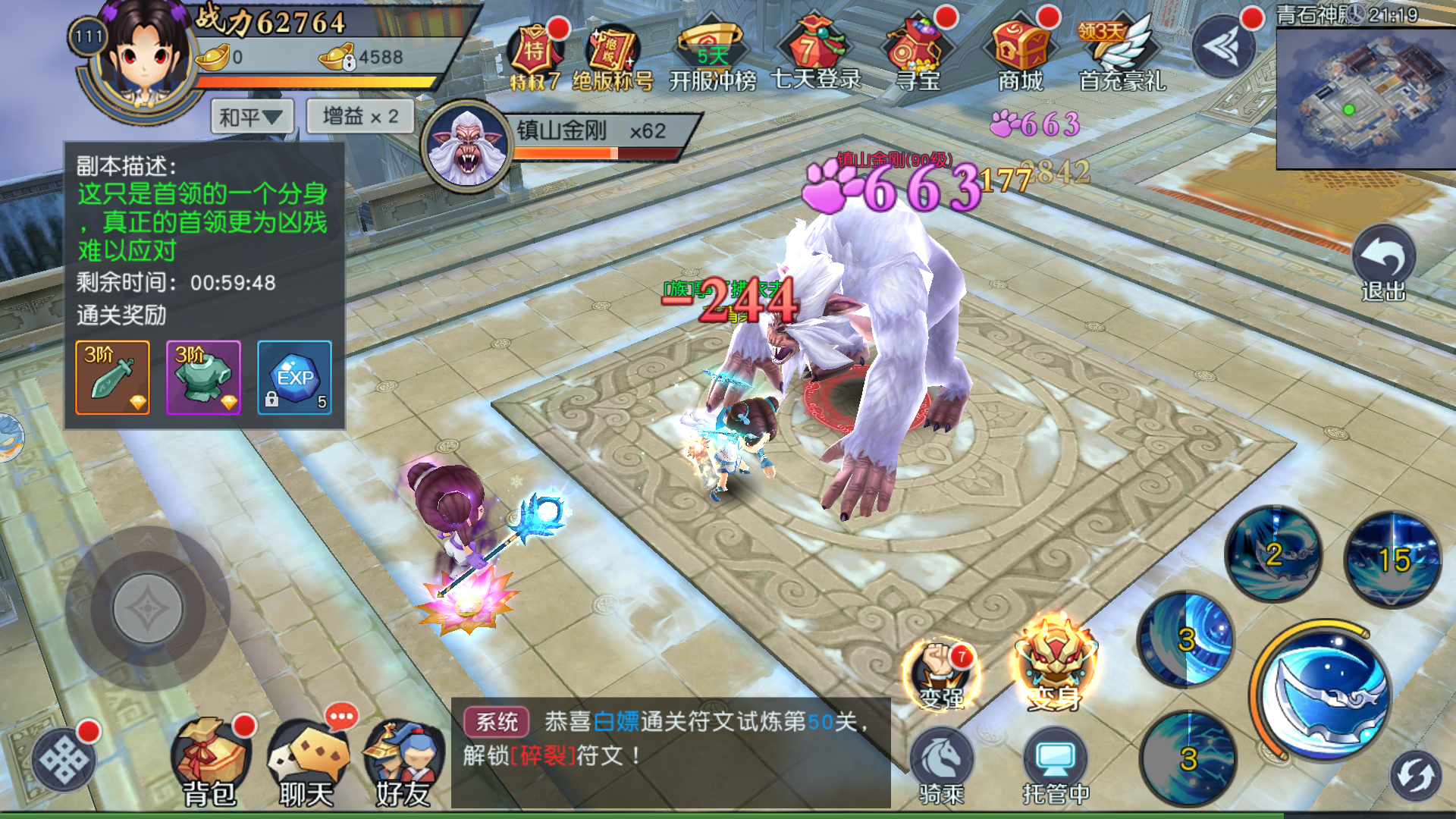
Task: Open the 变强 power-up menu
Action: [x=941, y=671]
